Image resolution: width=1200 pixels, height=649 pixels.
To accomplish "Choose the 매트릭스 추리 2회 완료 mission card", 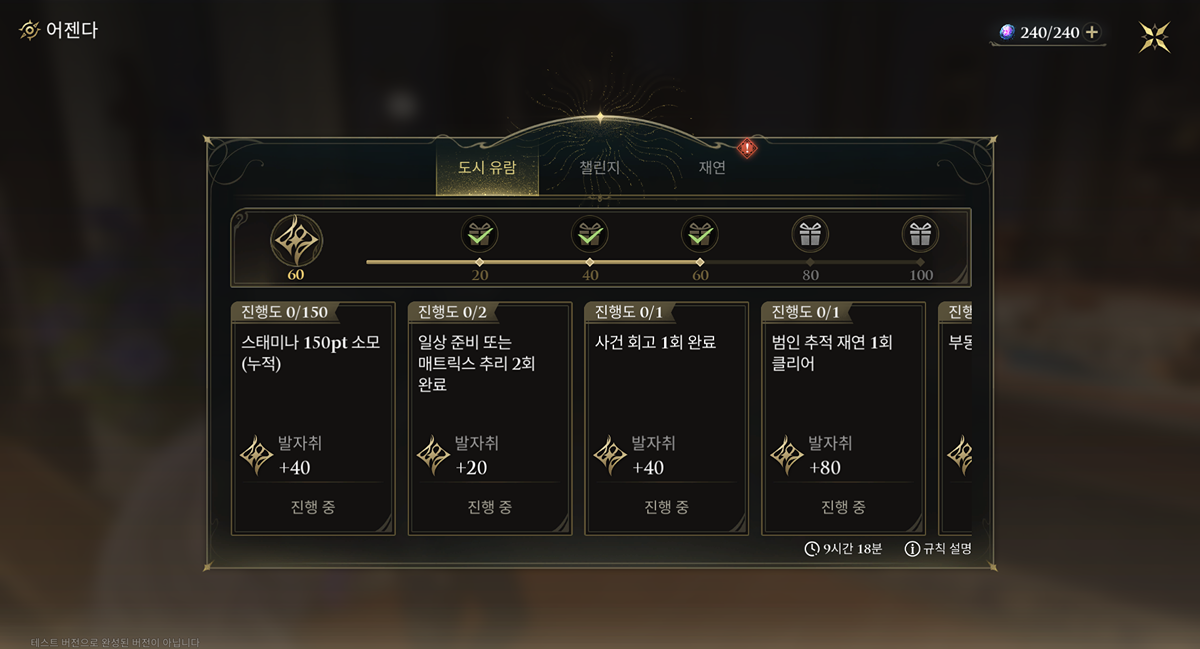I will 490,418.
